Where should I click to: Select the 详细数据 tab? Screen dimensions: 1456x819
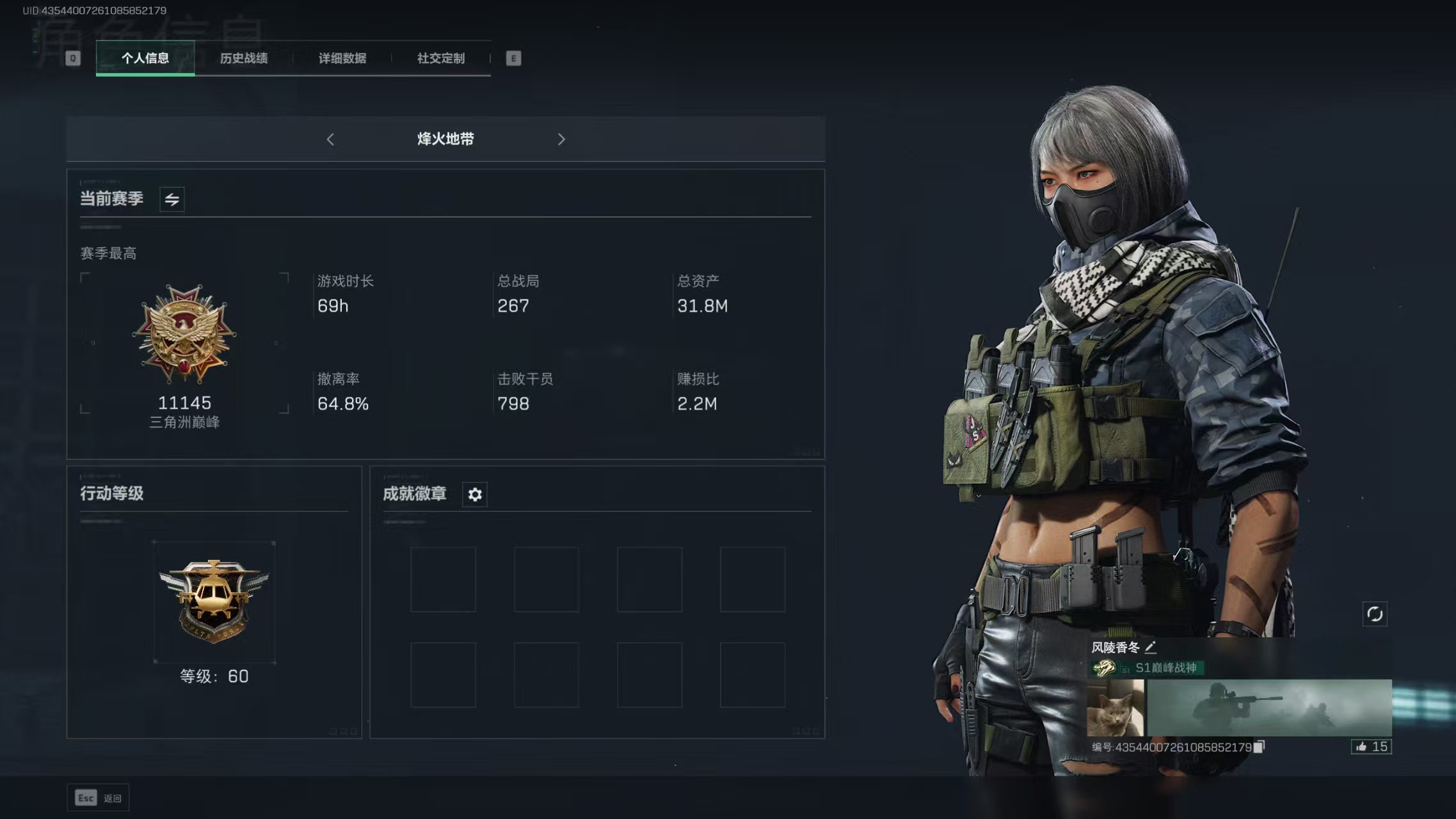pyautogui.click(x=343, y=58)
